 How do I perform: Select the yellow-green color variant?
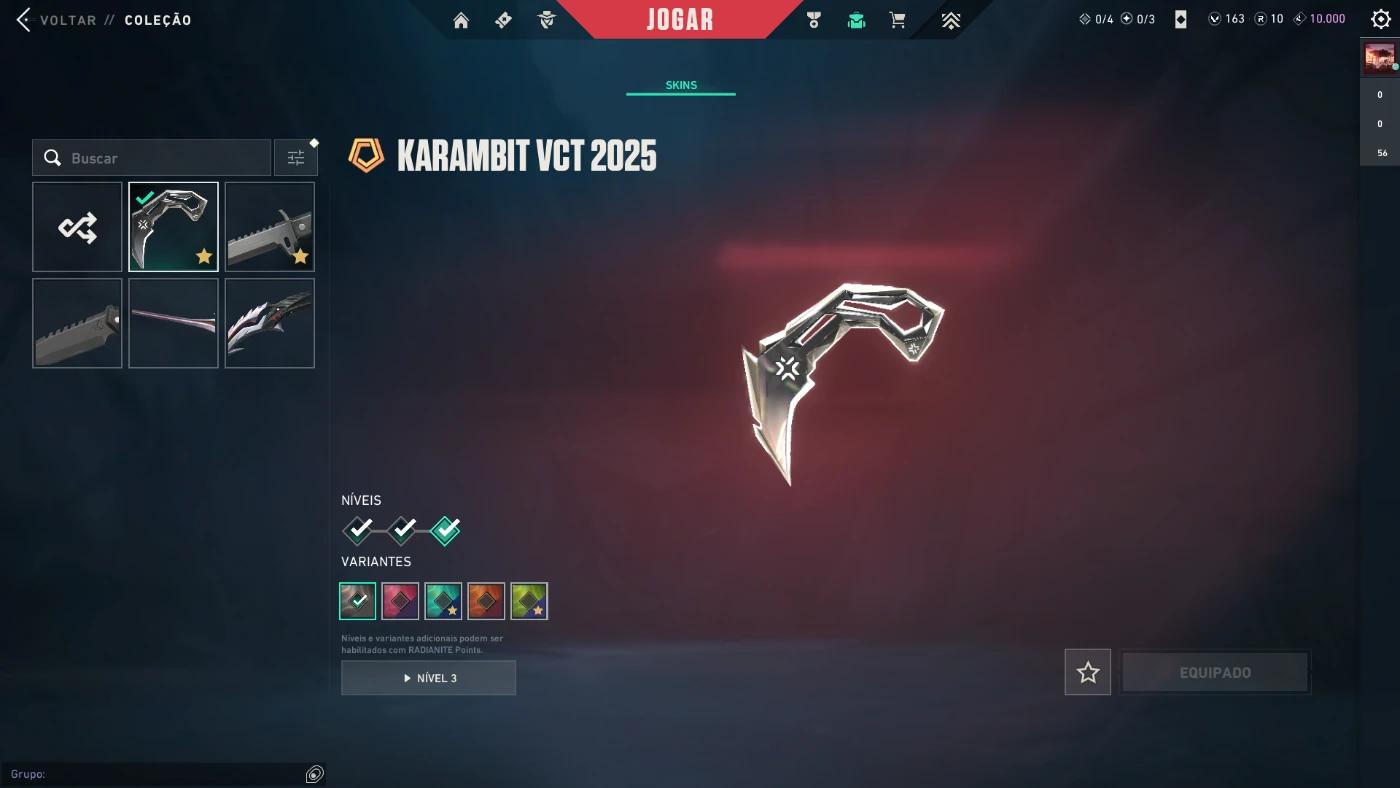529,601
